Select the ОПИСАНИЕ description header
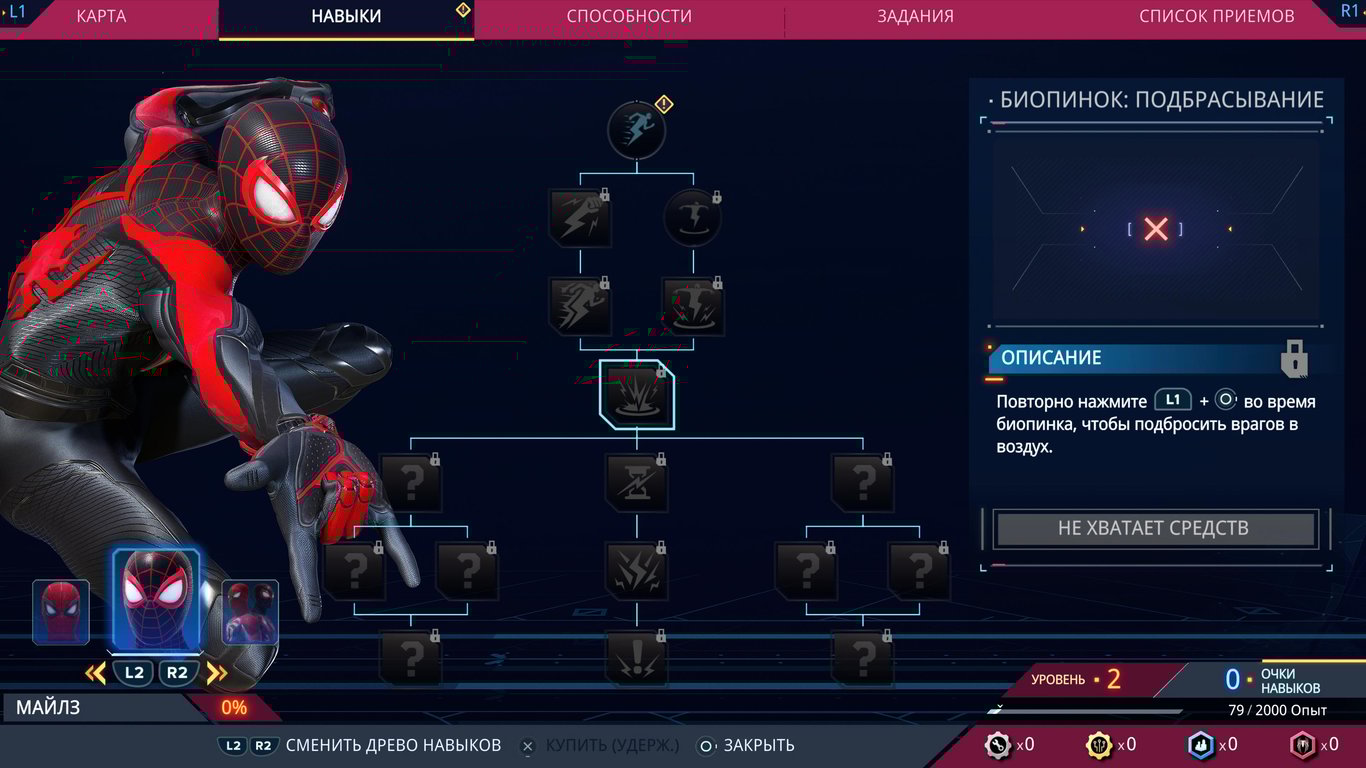1366x768 pixels. 1051,358
